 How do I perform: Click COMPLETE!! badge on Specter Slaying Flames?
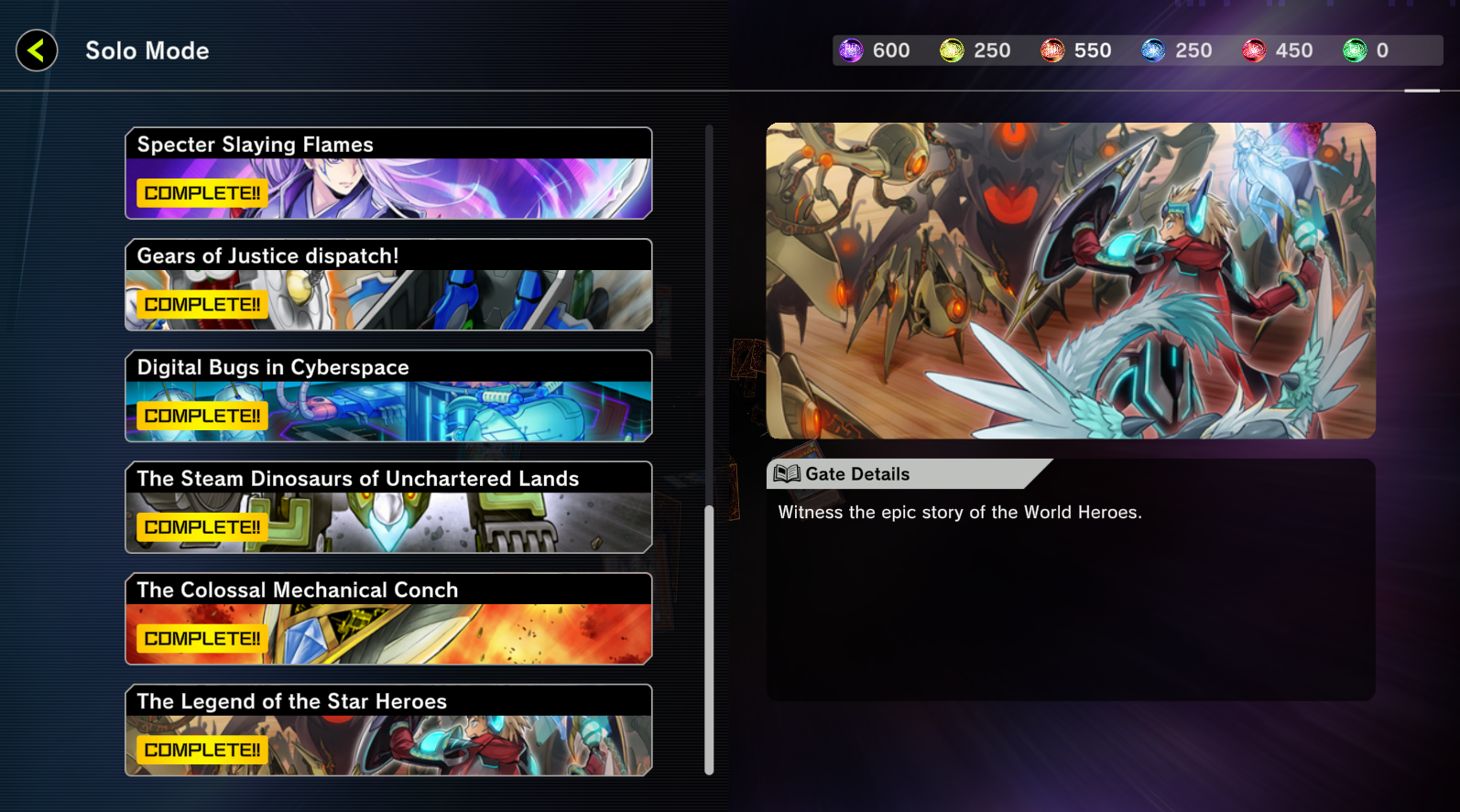[201, 193]
